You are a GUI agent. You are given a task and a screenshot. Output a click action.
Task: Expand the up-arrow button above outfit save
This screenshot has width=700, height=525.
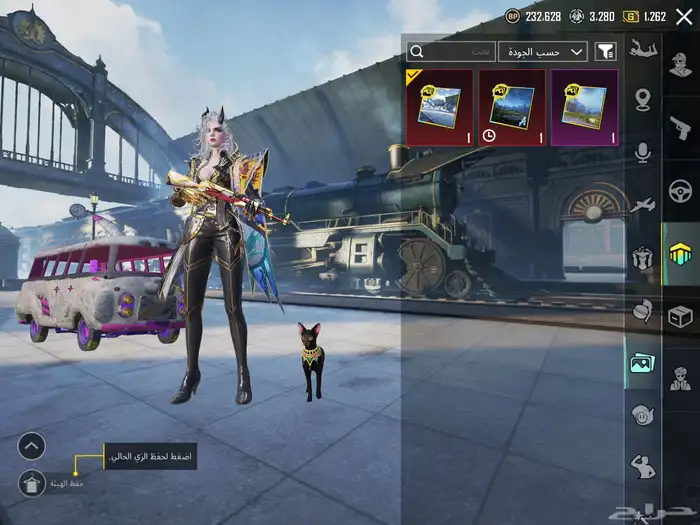pos(31,446)
